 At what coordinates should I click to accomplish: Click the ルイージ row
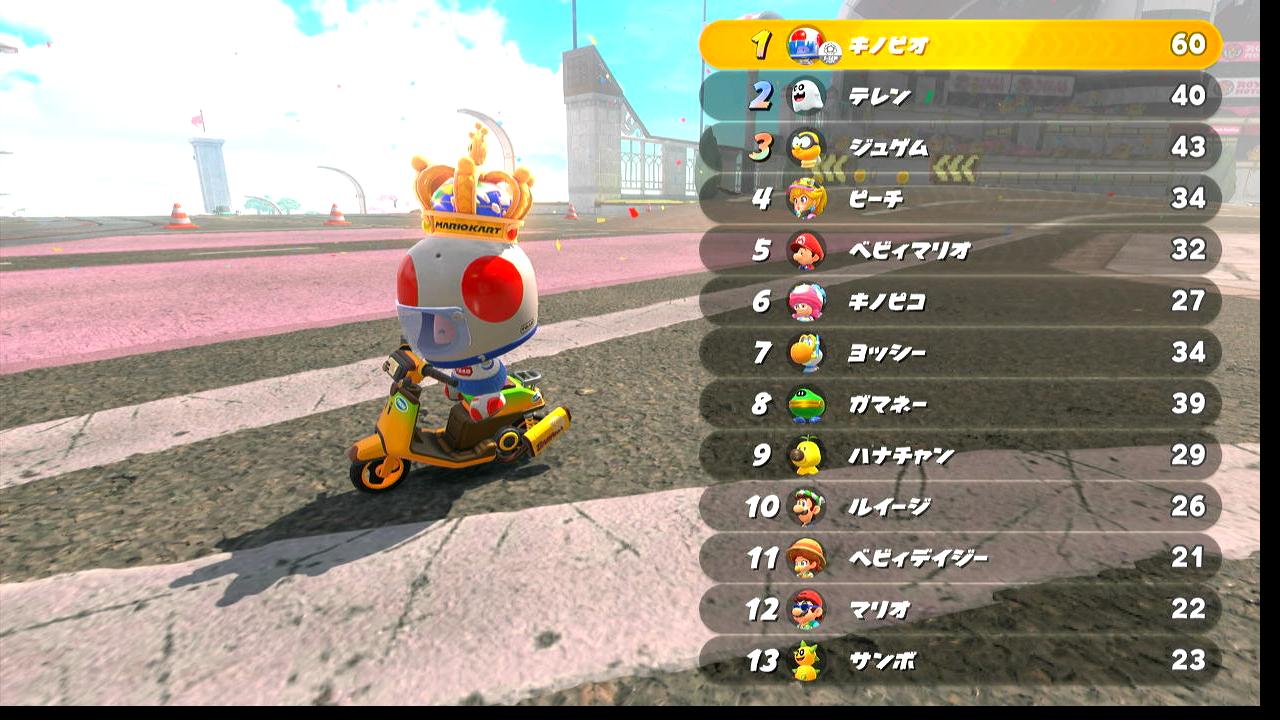tap(960, 506)
